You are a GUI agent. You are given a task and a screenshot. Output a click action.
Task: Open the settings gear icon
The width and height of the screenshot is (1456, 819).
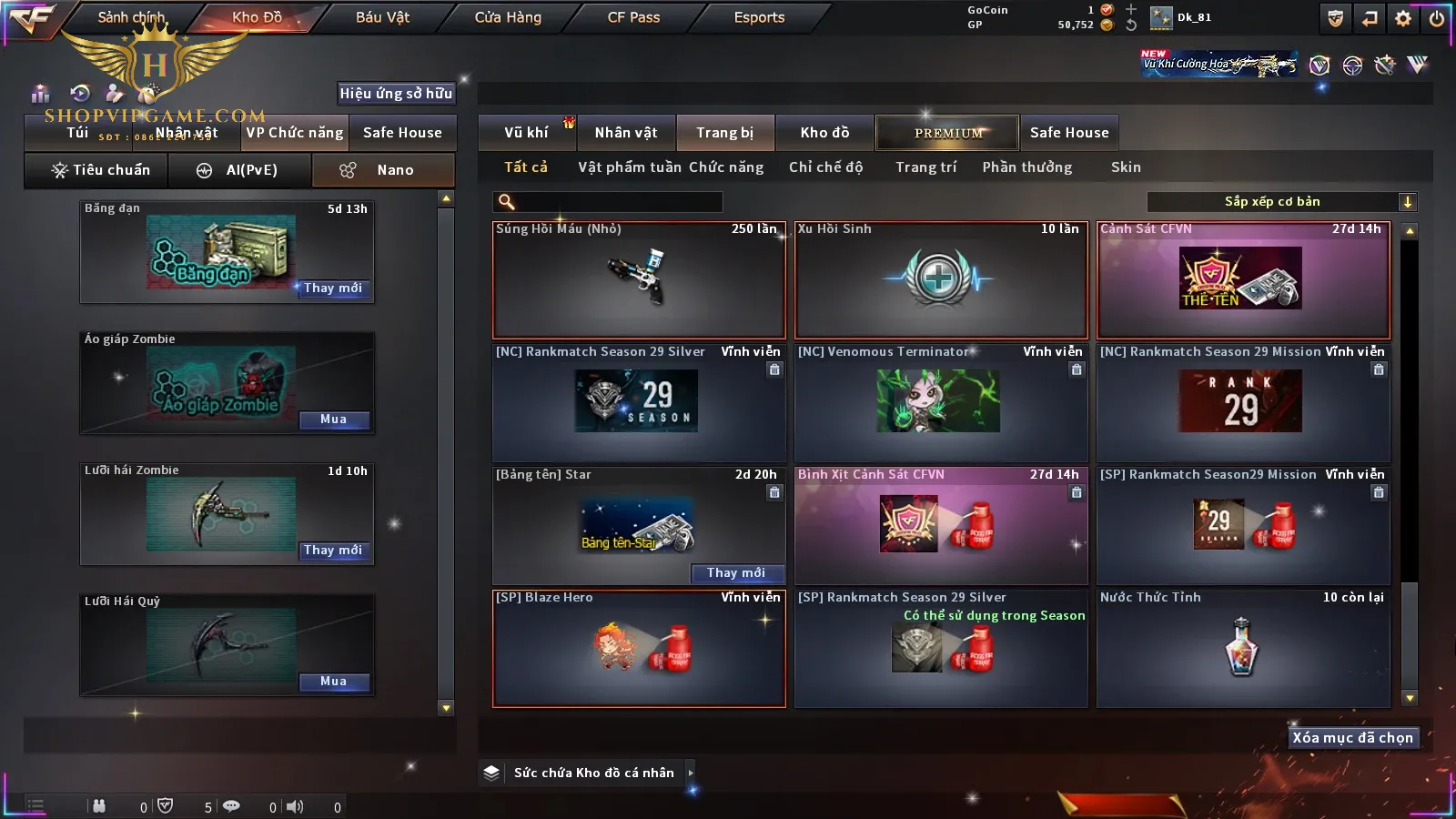(x=1403, y=18)
